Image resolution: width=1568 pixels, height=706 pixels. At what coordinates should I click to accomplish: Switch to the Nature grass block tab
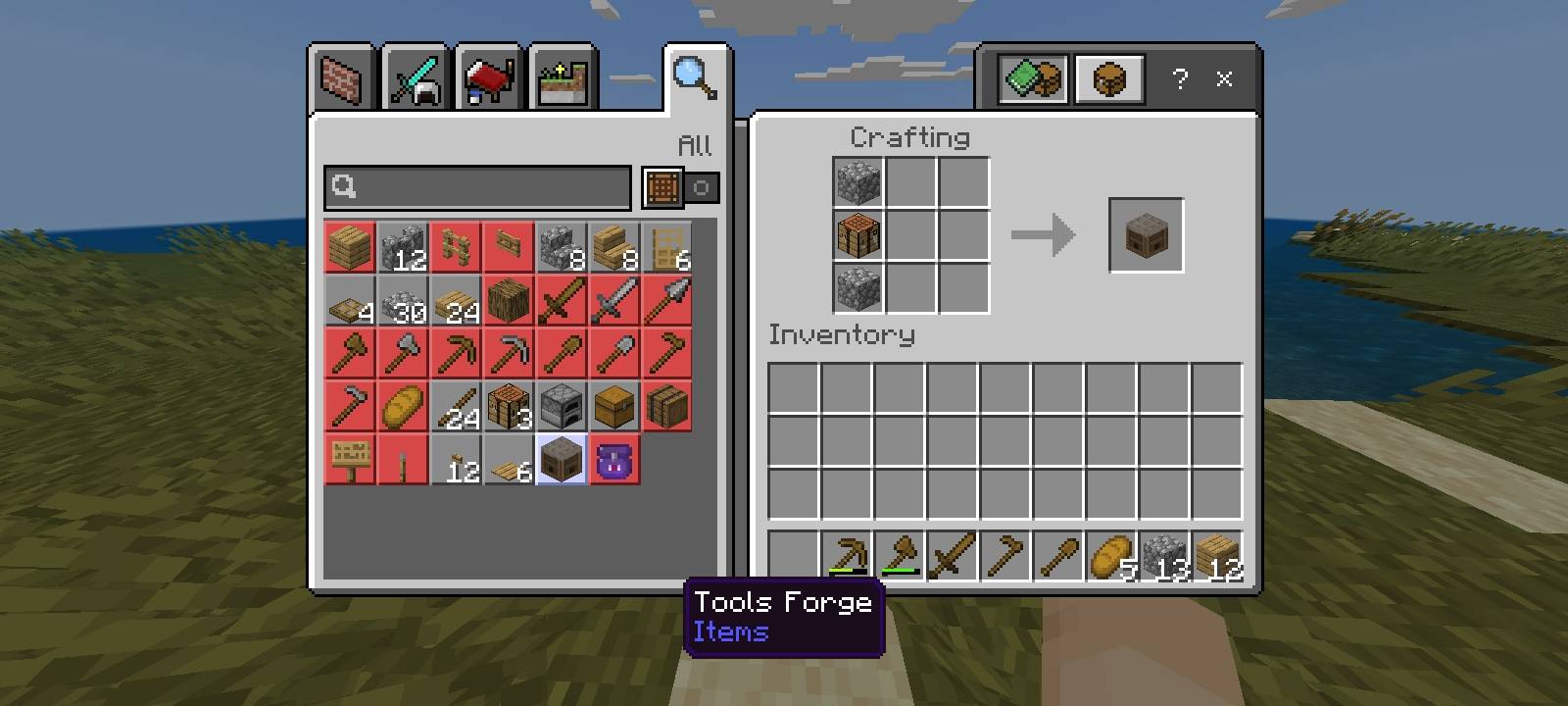click(x=563, y=79)
